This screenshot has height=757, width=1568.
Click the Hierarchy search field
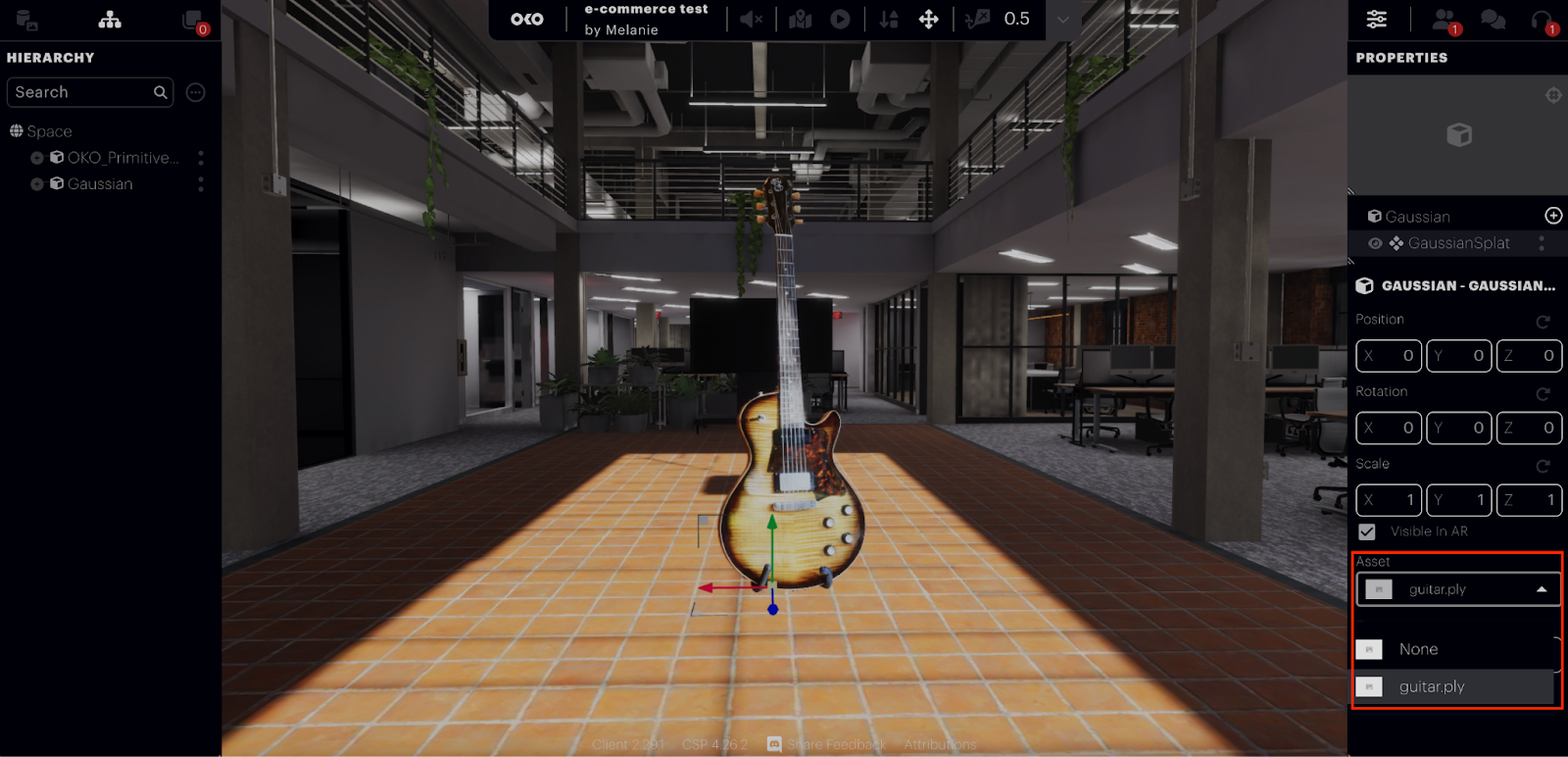pyautogui.click(x=83, y=92)
